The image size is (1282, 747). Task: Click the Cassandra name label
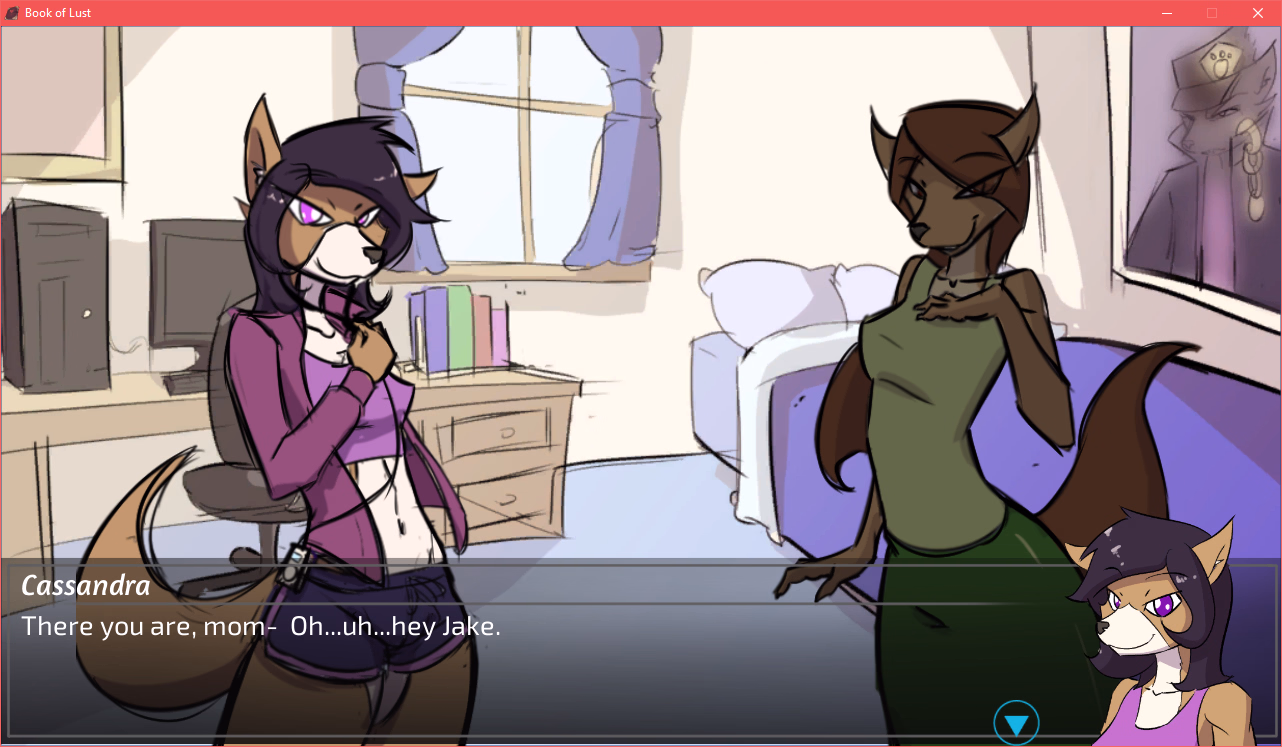(x=85, y=586)
